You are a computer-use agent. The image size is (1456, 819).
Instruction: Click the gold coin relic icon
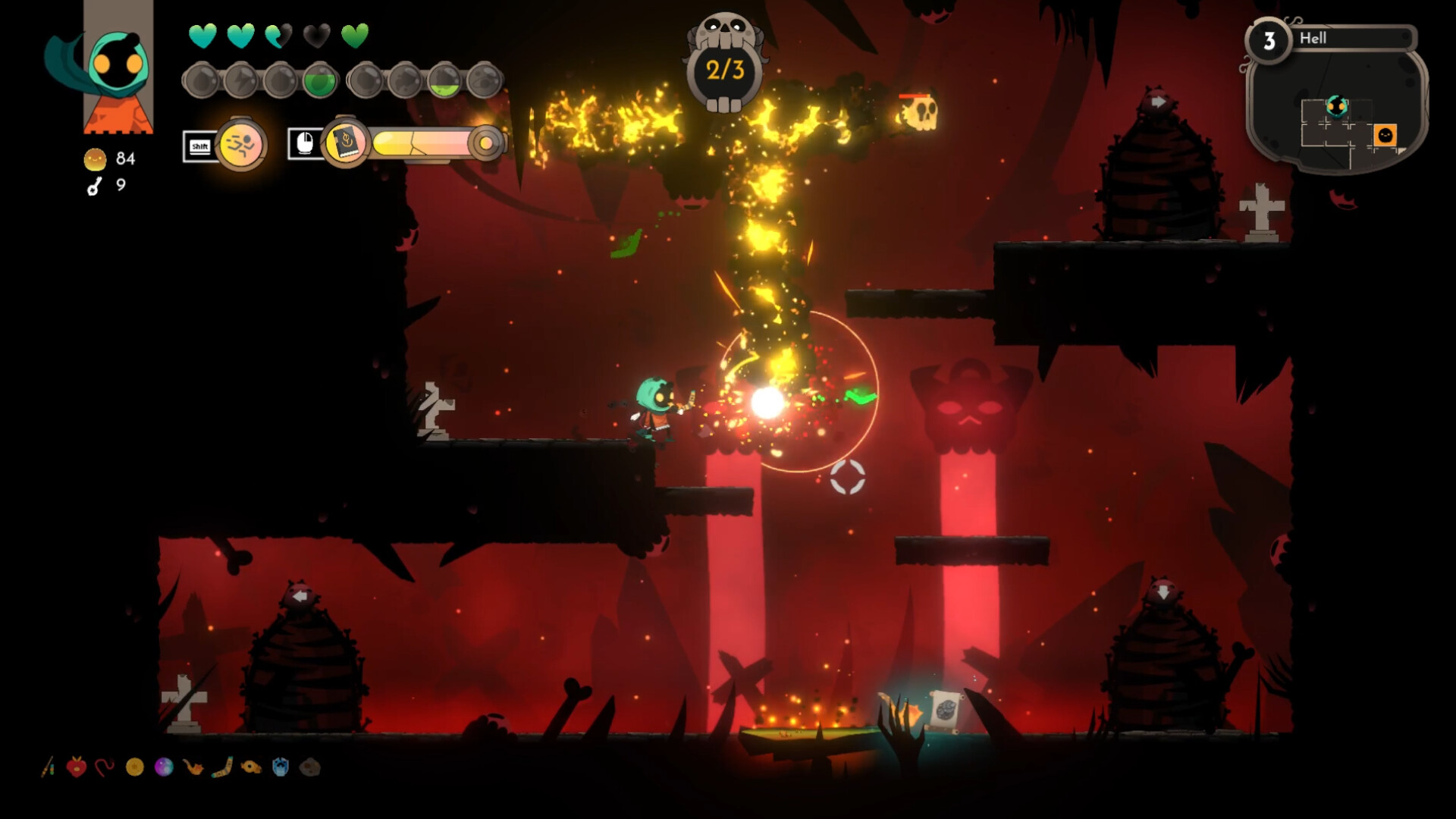[135, 767]
